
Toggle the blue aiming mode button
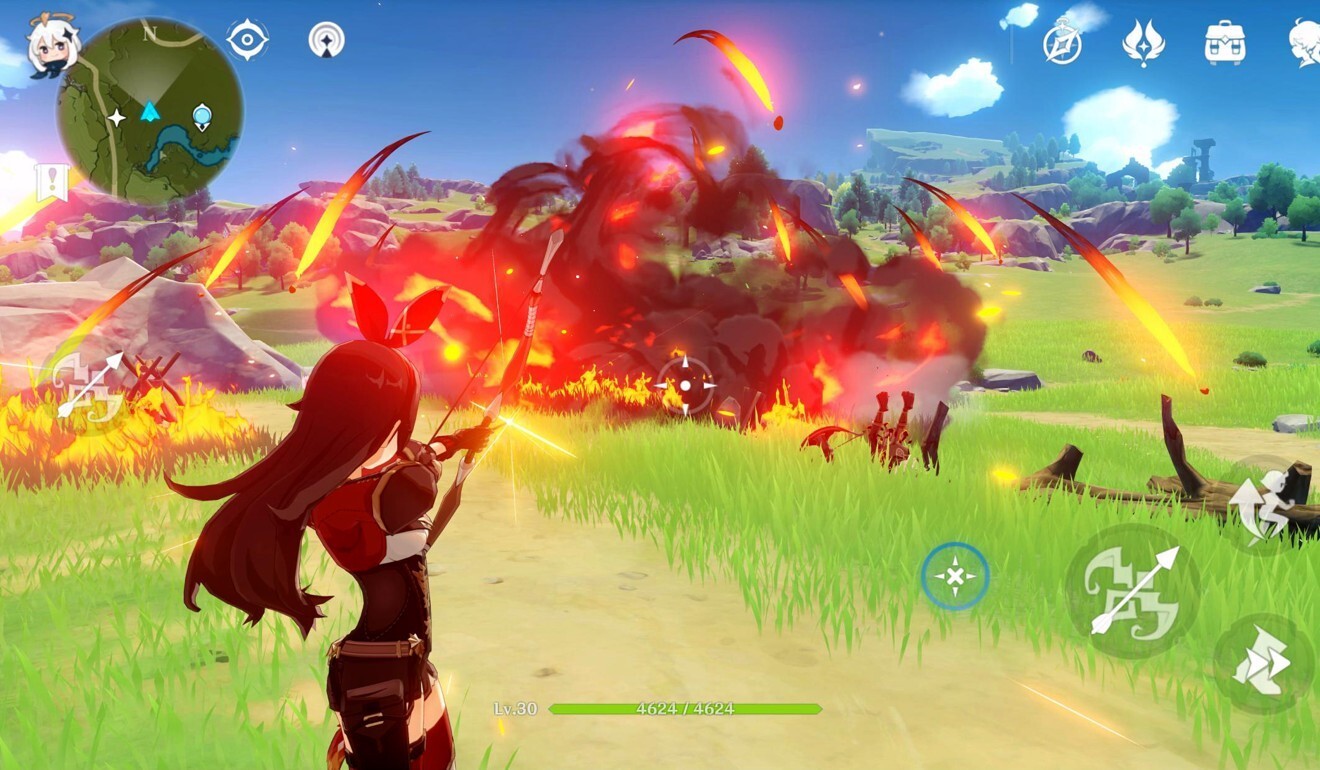coord(955,577)
